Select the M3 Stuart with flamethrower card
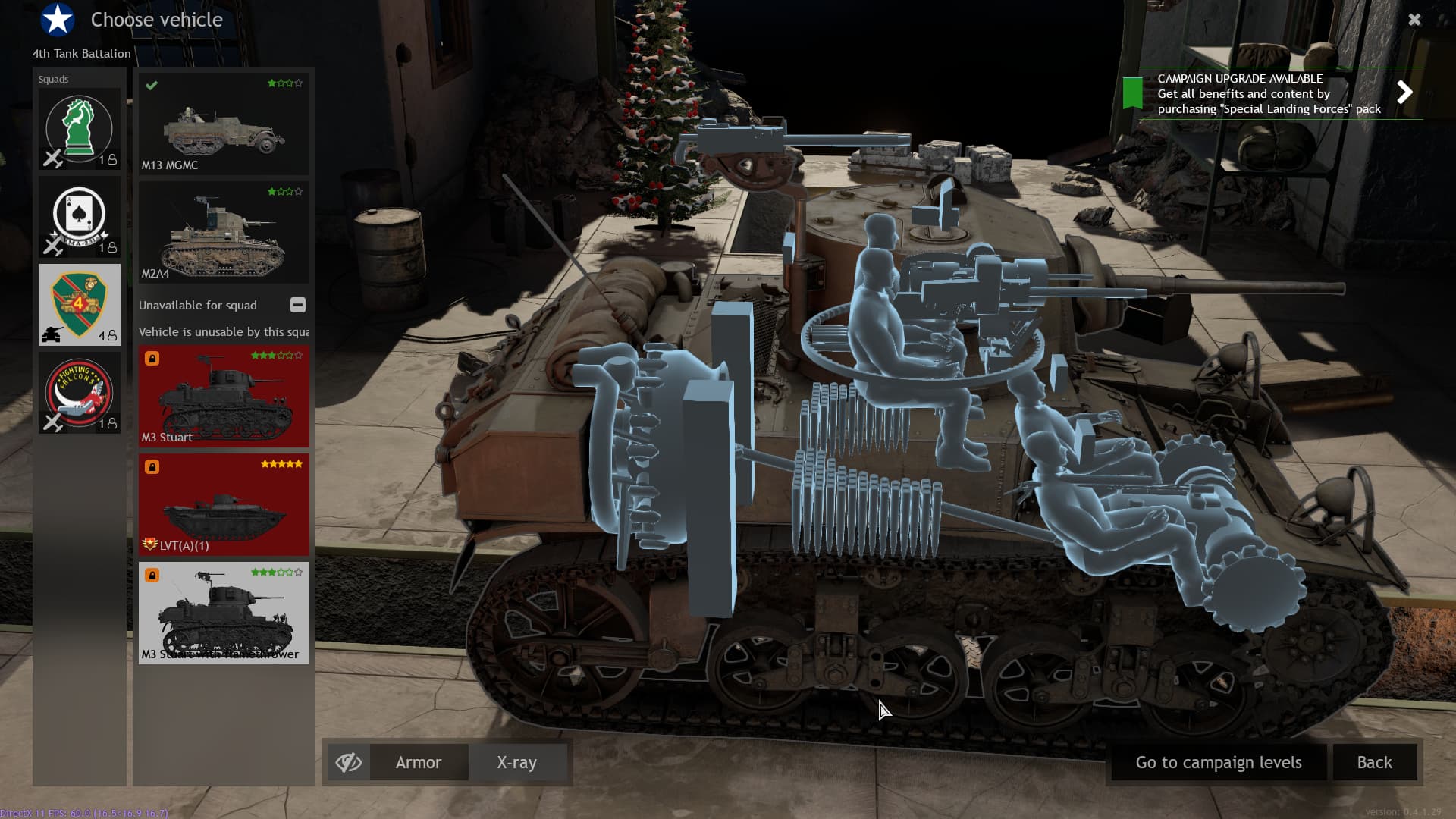1456x819 pixels. click(224, 613)
